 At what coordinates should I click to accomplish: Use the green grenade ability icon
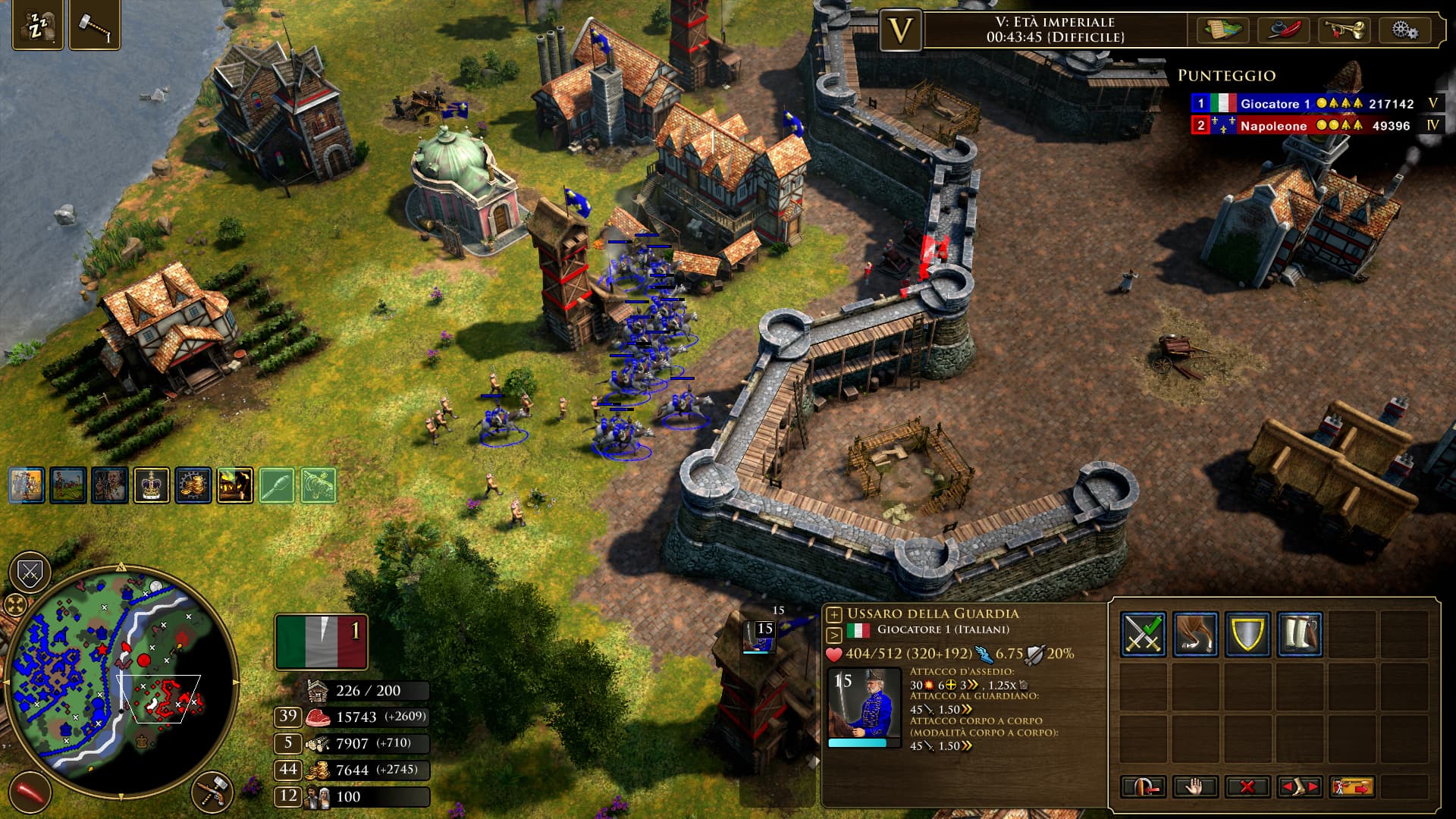[277, 485]
